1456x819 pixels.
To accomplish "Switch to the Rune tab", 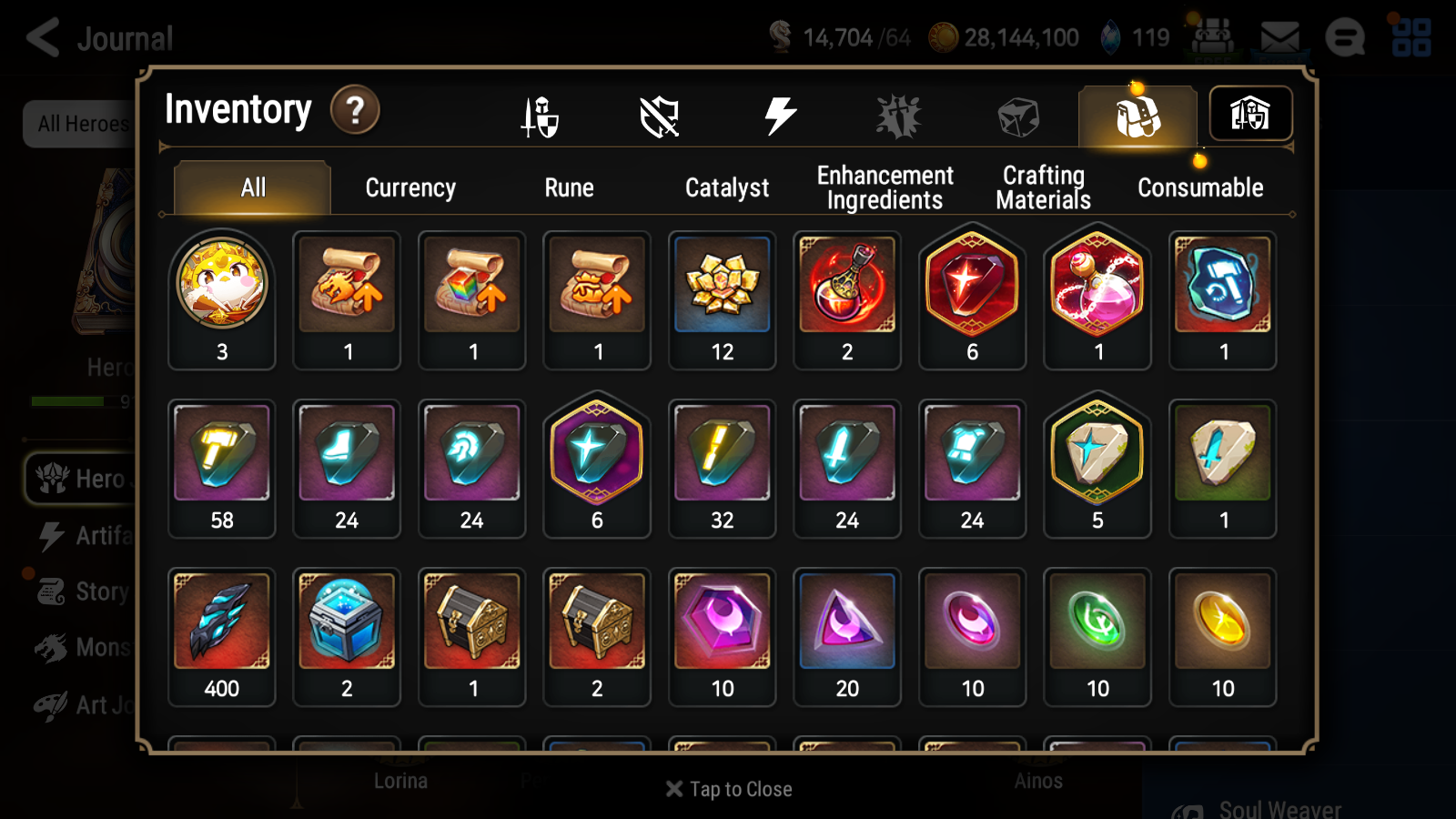I will [x=569, y=188].
